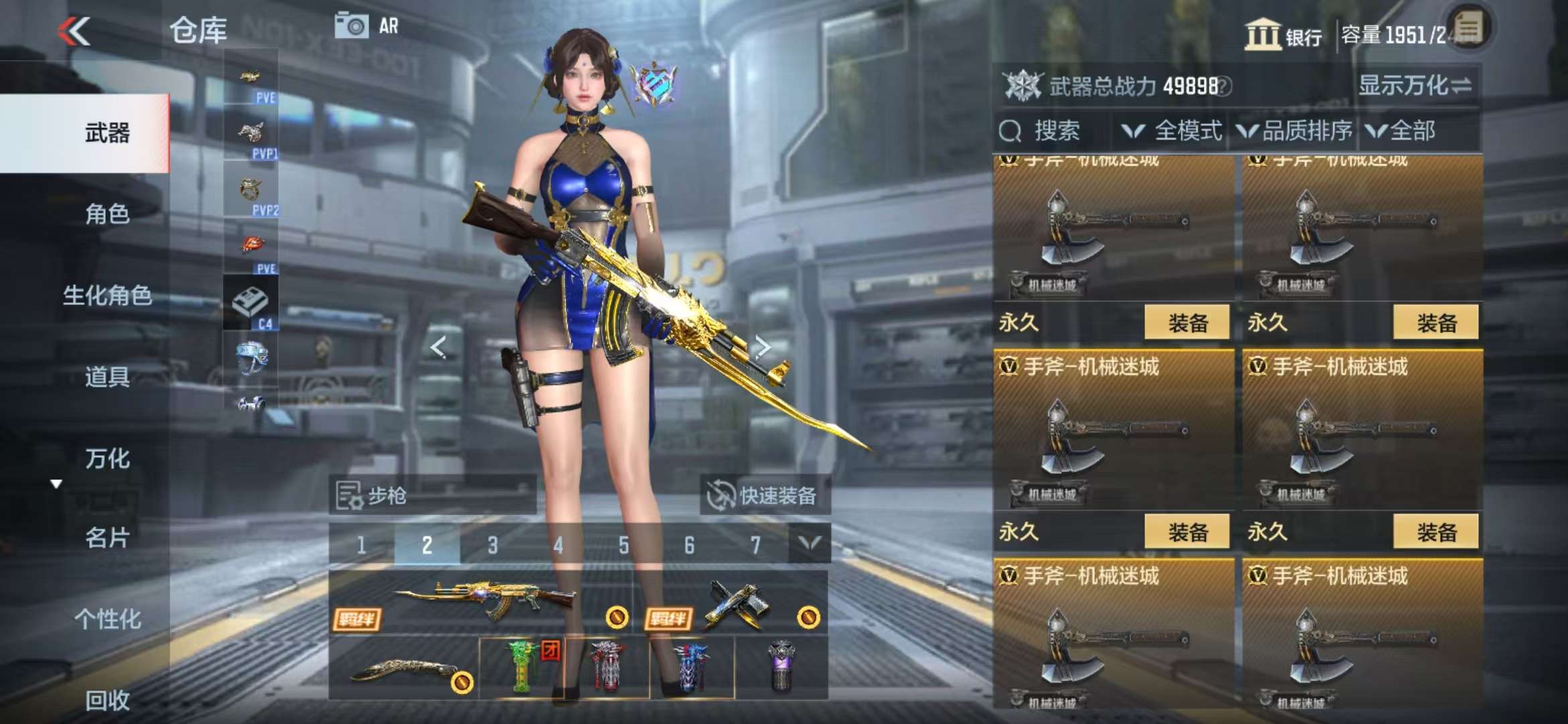
Task: Open the 道具 (Items) section
Action: tap(107, 377)
